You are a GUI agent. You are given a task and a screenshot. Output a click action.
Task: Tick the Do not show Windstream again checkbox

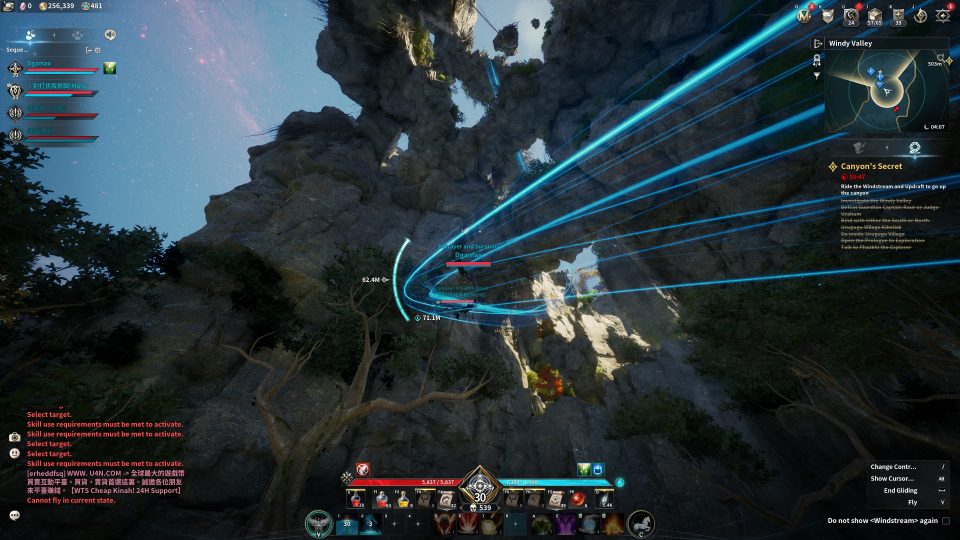point(945,521)
